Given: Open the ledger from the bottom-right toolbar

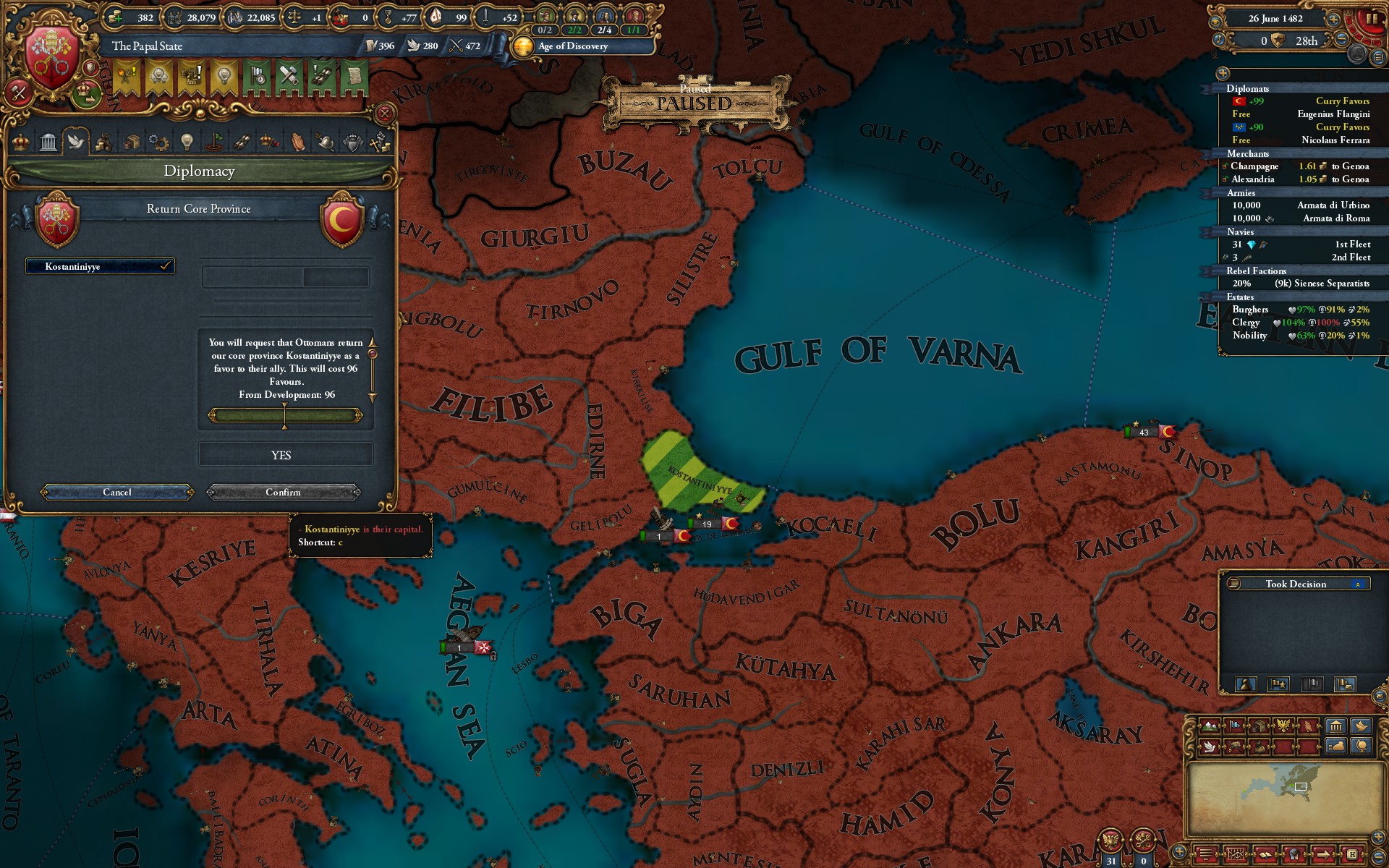Looking at the screenshot, I should click(1266, 855).
